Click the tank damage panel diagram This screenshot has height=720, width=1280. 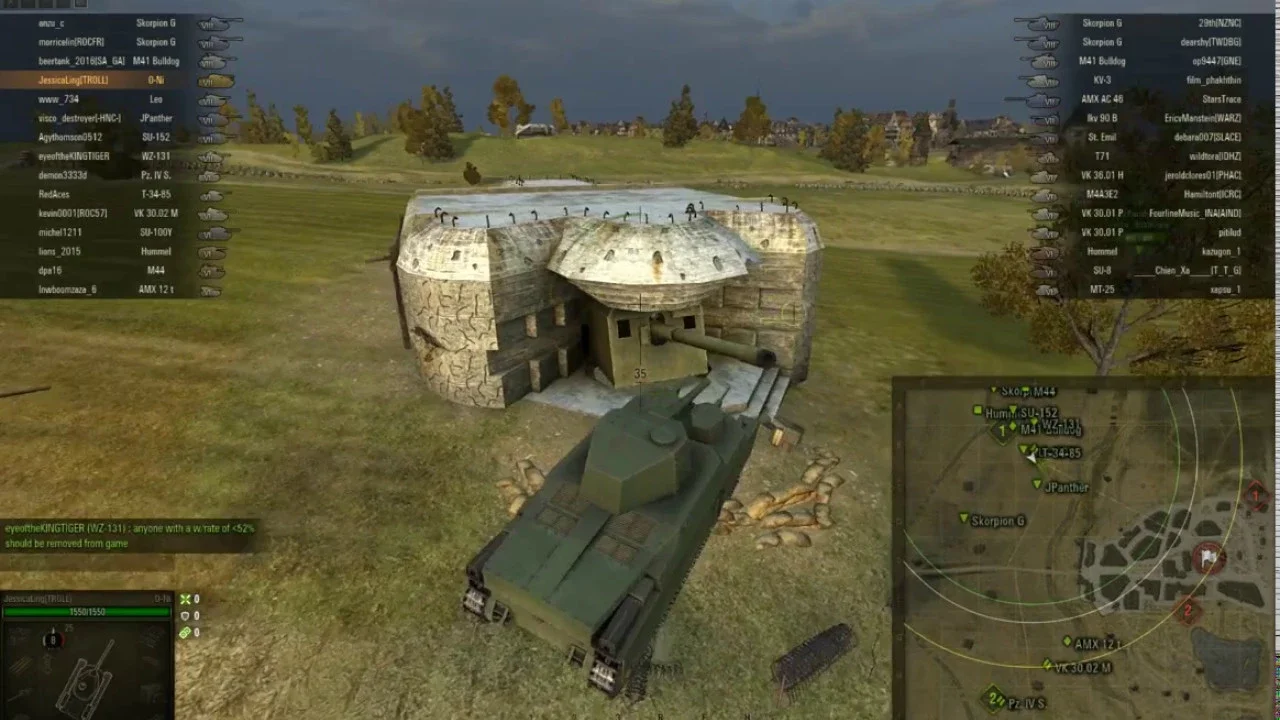pyautogui.click(x=85, y=665)
